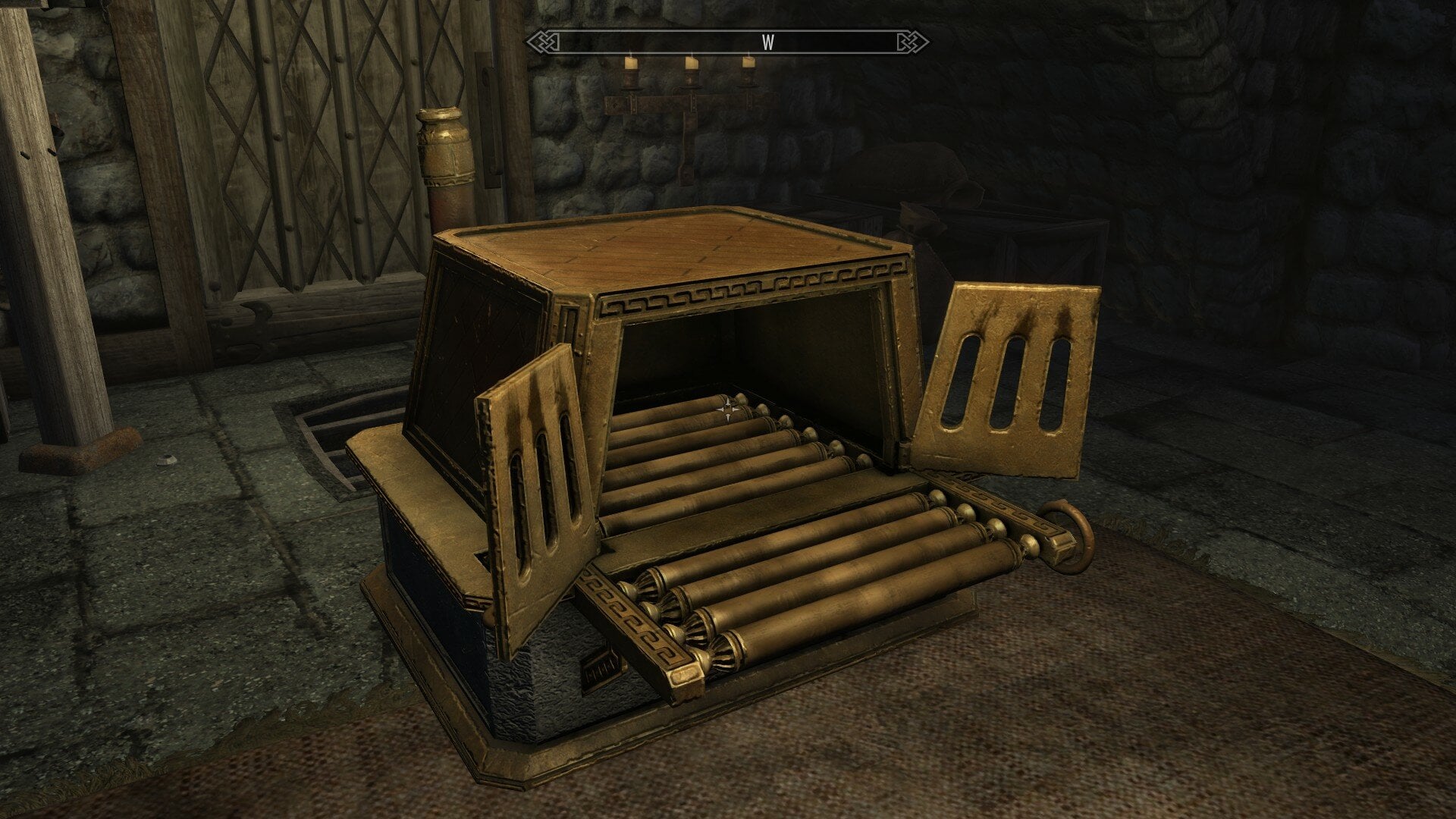
Task: Click the opened lid interior of the dwemer chest
Action: [758, 349]
